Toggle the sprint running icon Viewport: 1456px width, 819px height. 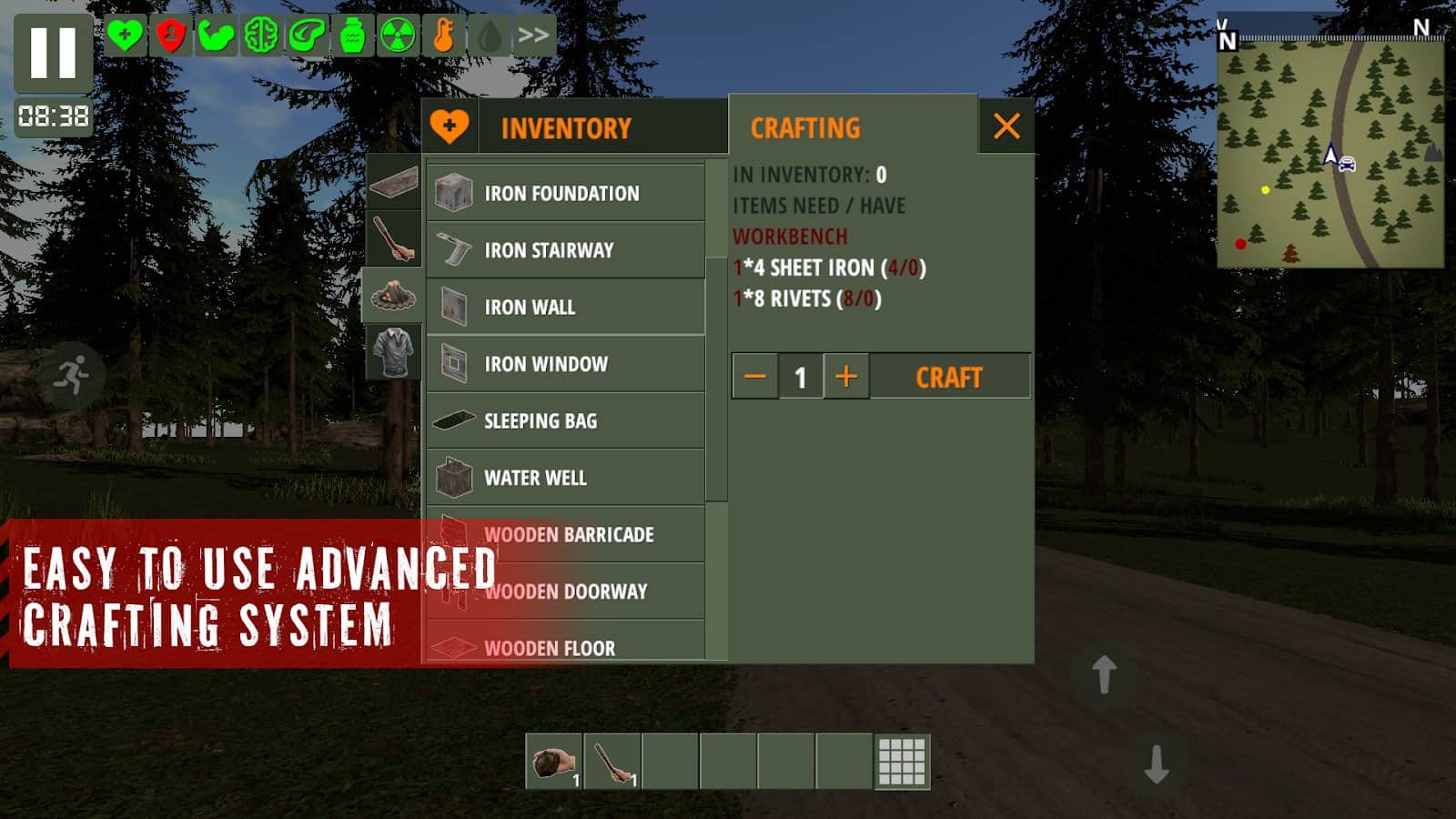[71, 374]
